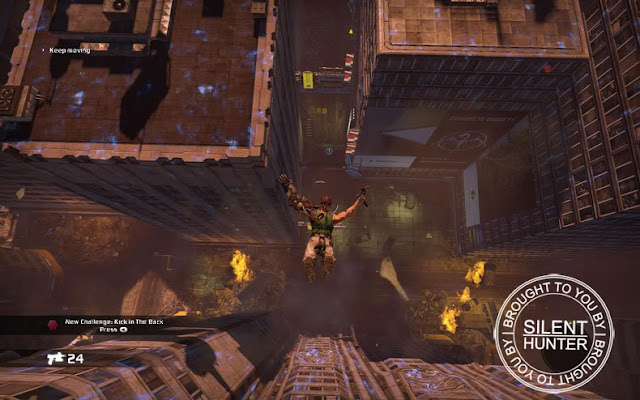
Task: Select the pistol weapon icon
Action: coord(54,356)
